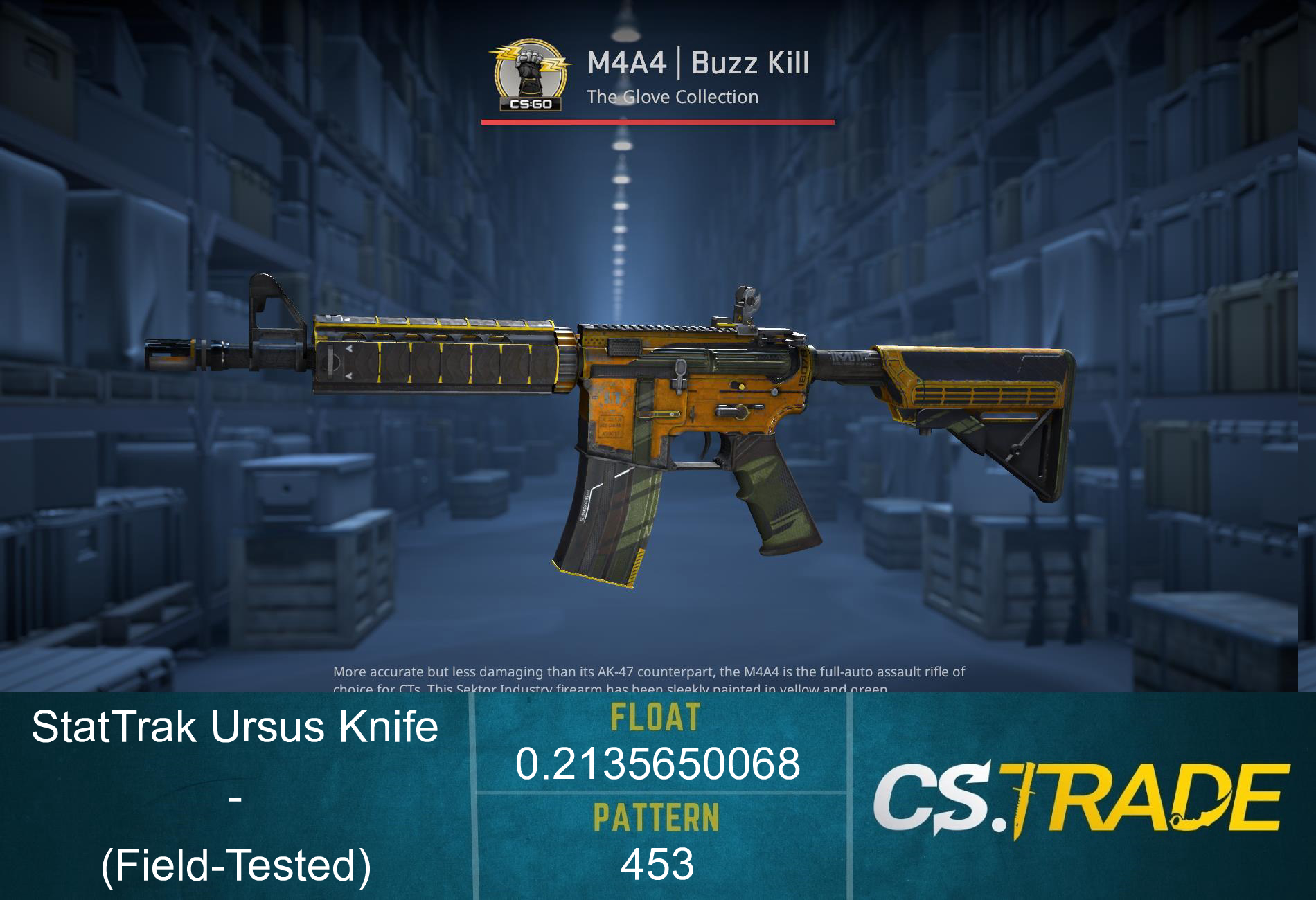Image resolution: width=1316 pixels, height=900 pixels.
Task: Click the red underline bar below the title
Action: pyautogui.click(x=658, y=123)
